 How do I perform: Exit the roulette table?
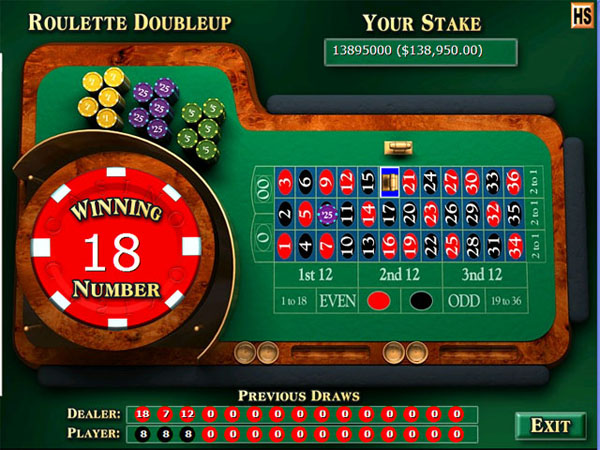tap(550, 425)
